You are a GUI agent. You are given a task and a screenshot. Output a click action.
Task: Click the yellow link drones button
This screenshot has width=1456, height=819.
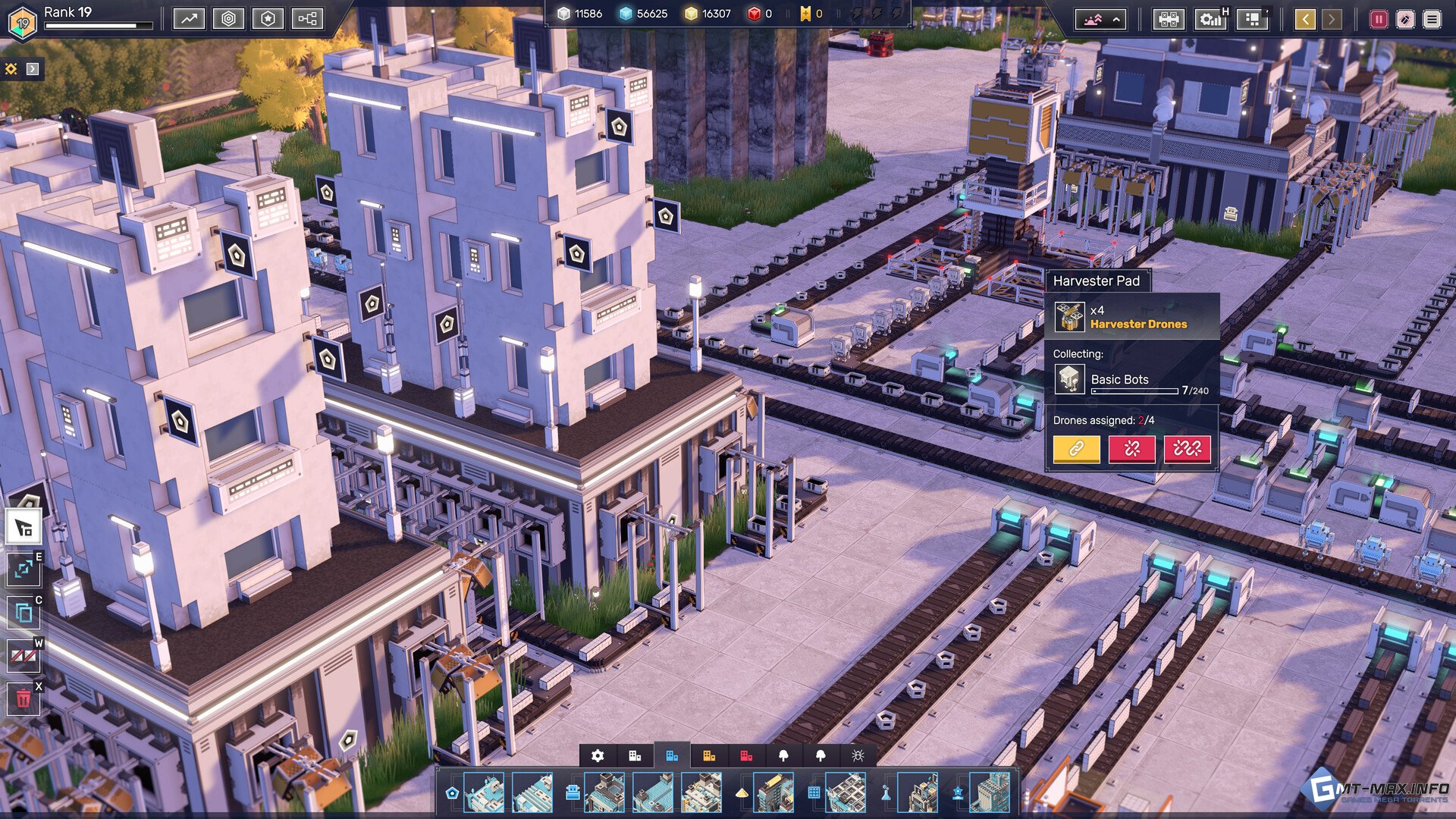[1076, 449]
